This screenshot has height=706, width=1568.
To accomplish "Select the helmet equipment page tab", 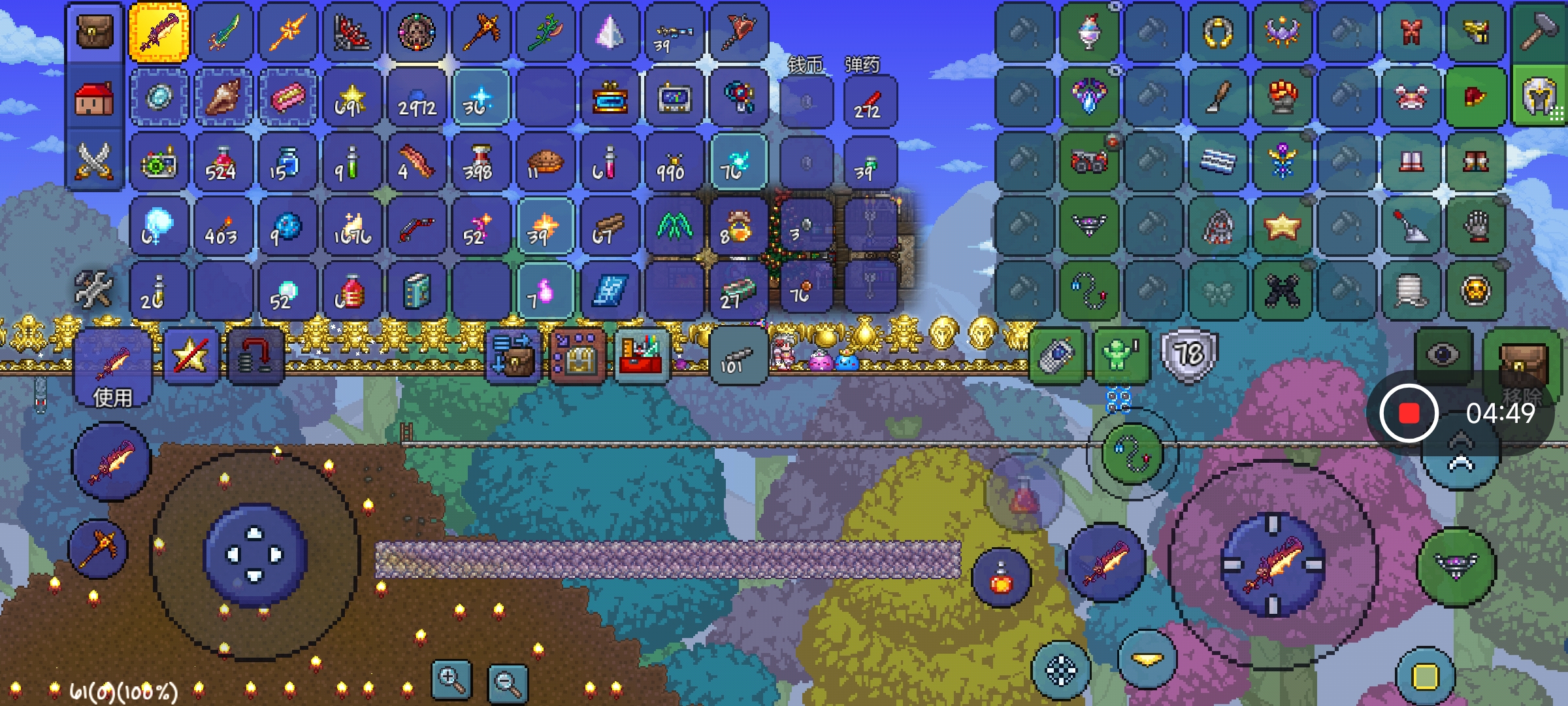I will 1540,97.
